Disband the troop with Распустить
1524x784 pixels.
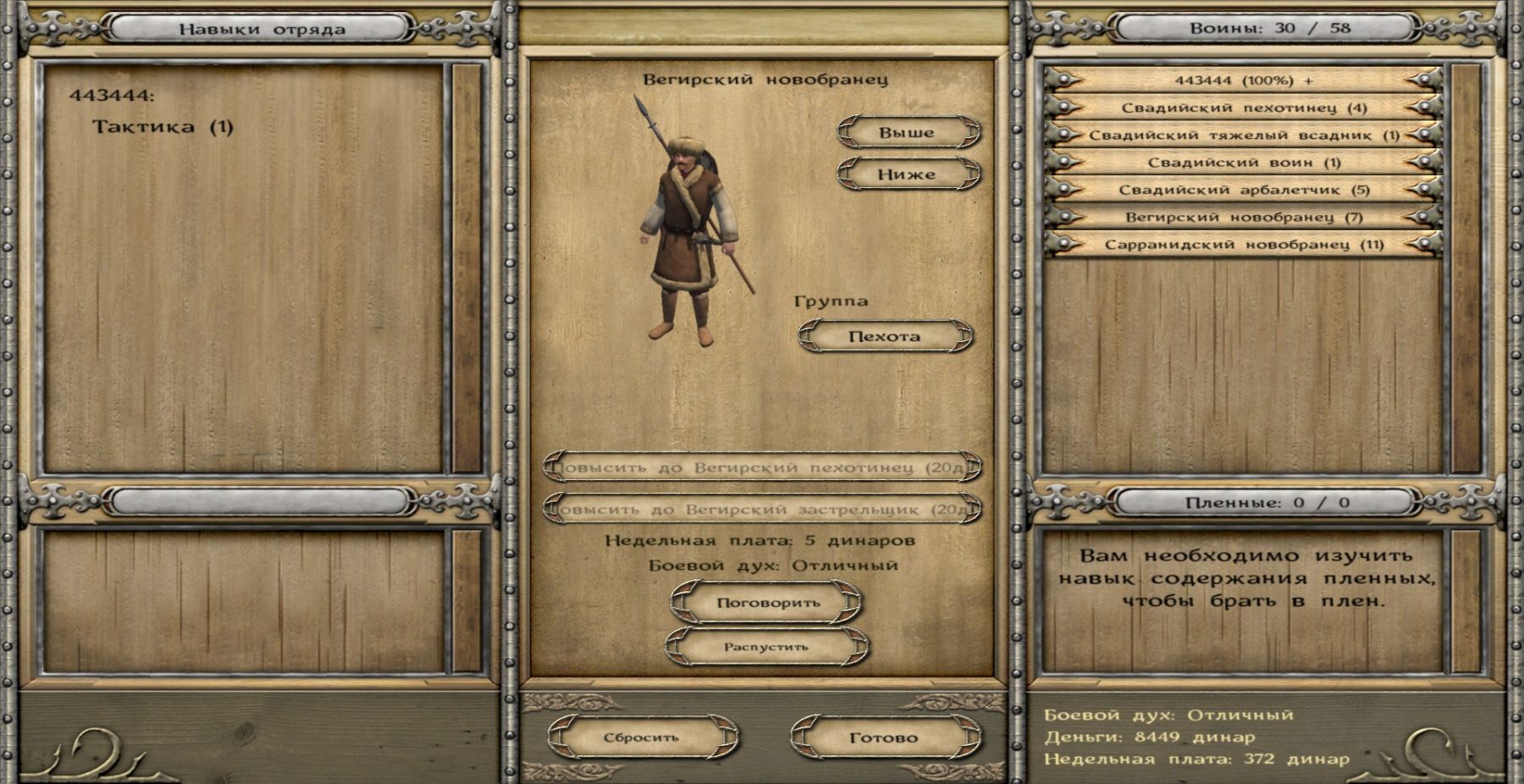[766, 647]
